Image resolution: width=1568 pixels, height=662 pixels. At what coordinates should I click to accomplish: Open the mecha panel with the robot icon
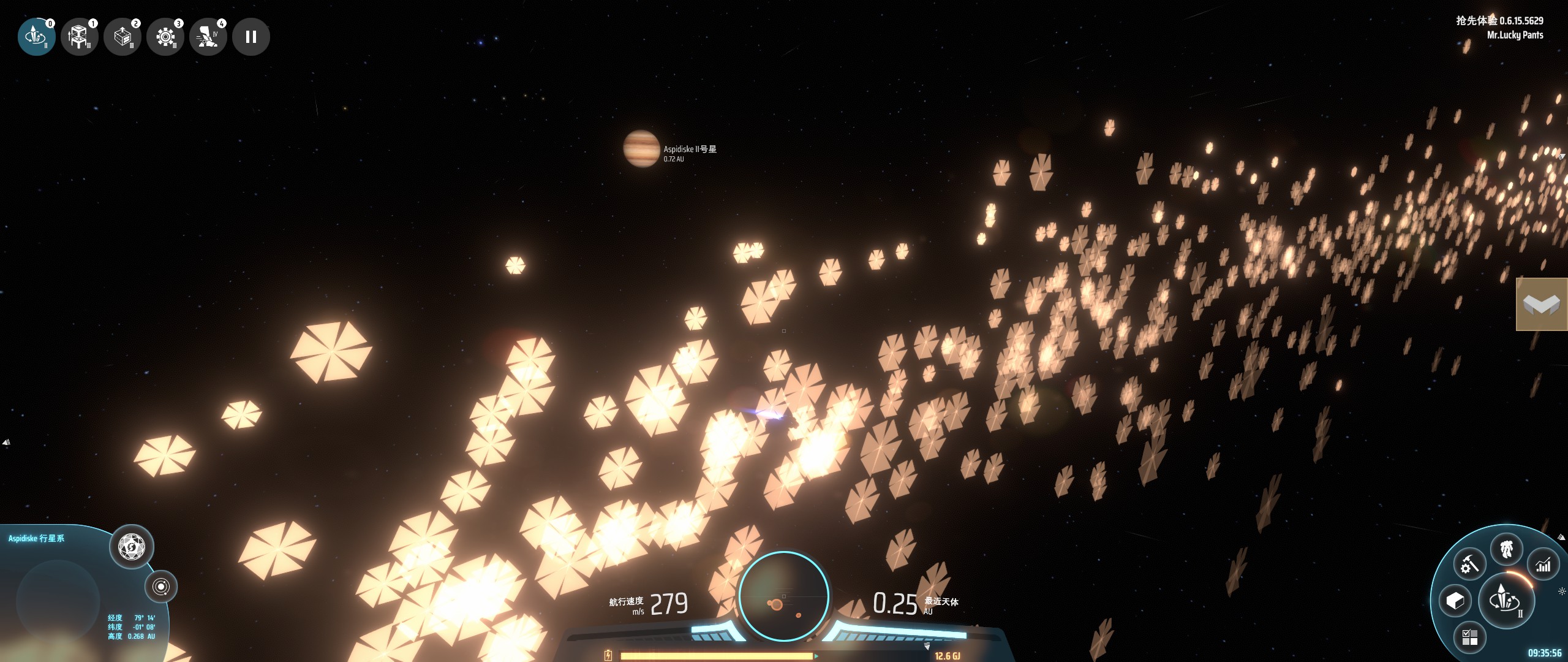click(1506, 549)
